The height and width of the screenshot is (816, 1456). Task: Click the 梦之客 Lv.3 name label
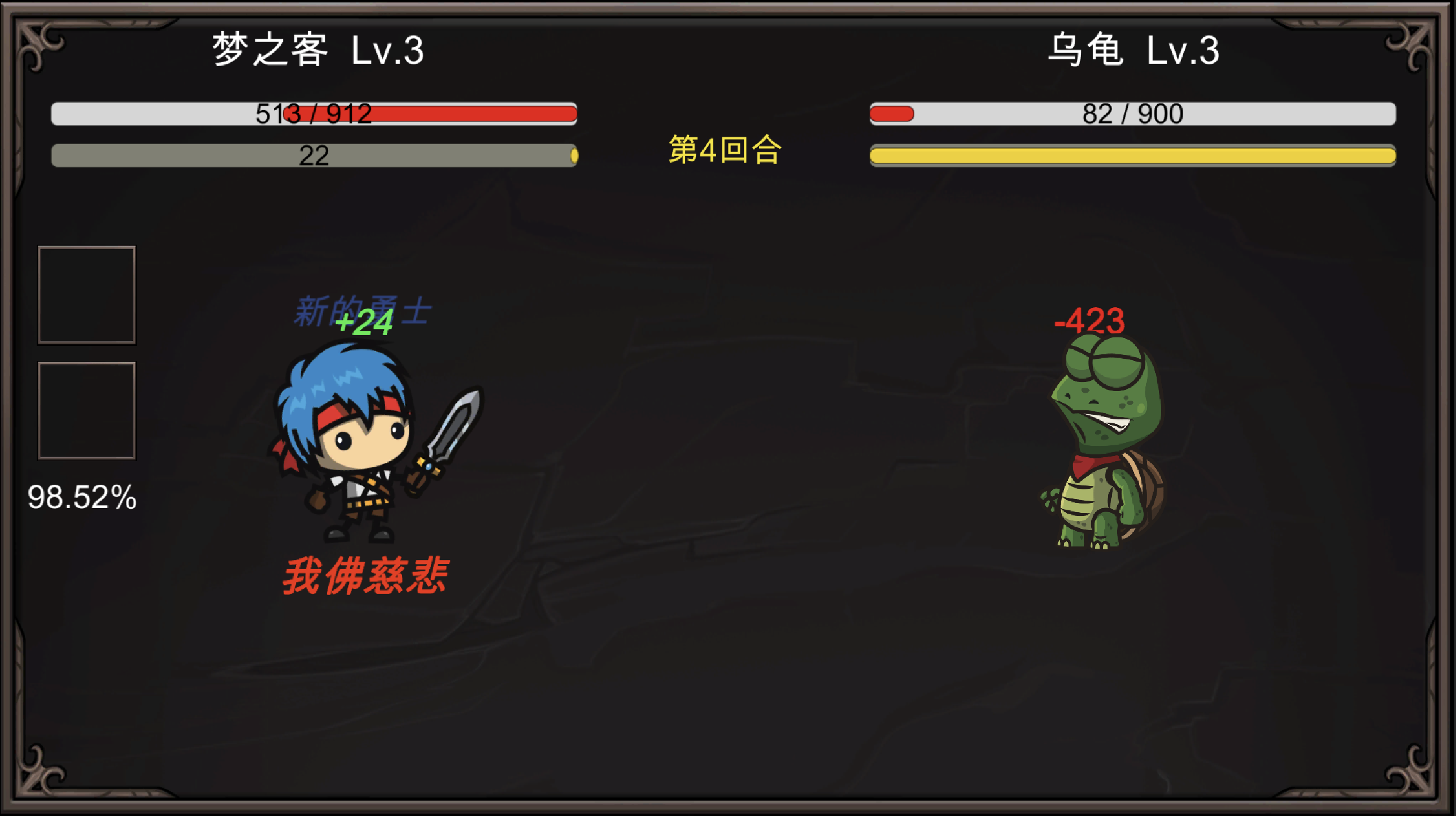pyautogui.click(x=316, y=51)
